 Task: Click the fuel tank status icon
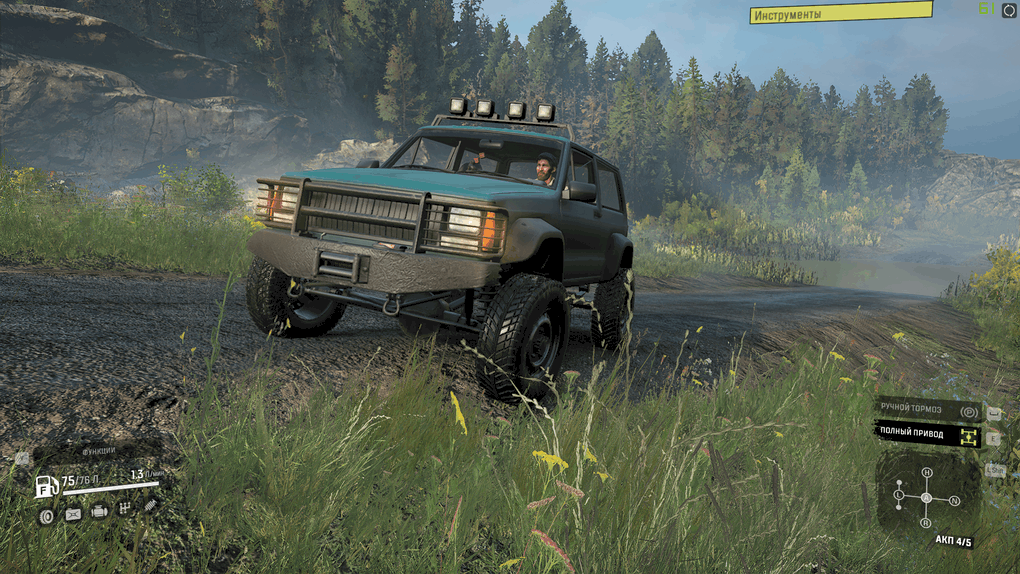point(73,513)
